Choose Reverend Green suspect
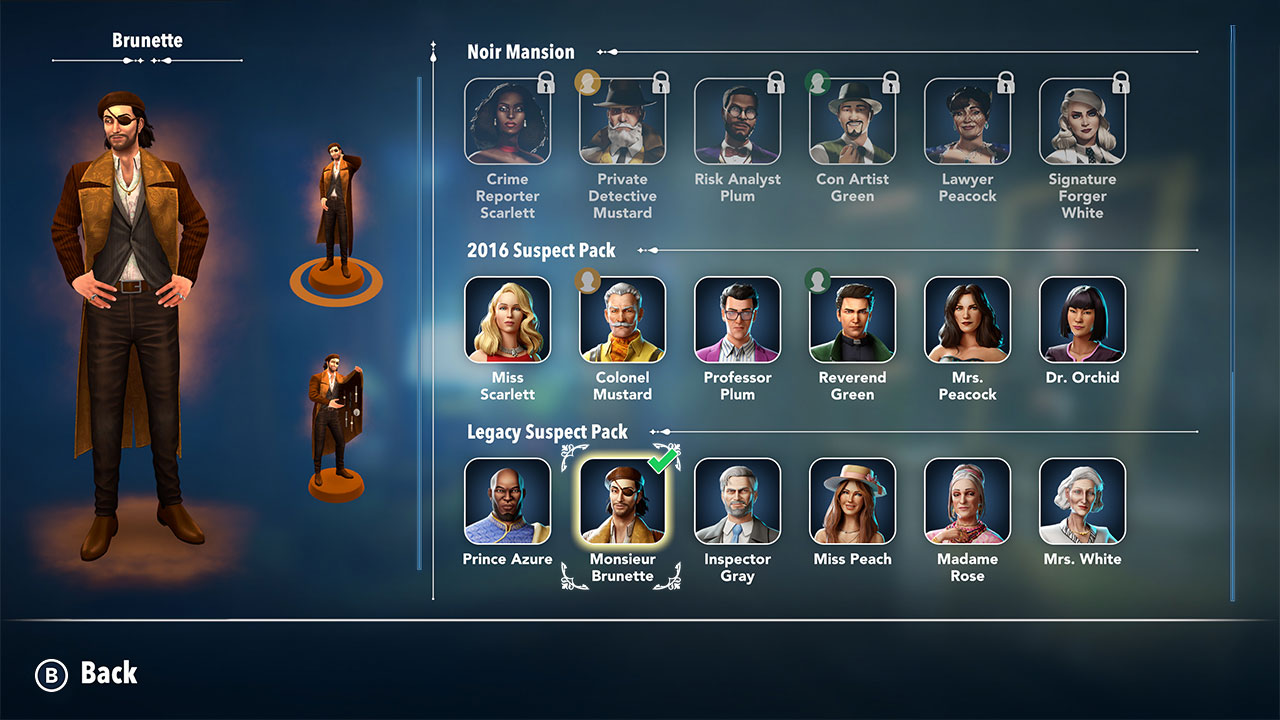Image resolution: width=1280 pixels, height=720 pixels. pos(852,320)
